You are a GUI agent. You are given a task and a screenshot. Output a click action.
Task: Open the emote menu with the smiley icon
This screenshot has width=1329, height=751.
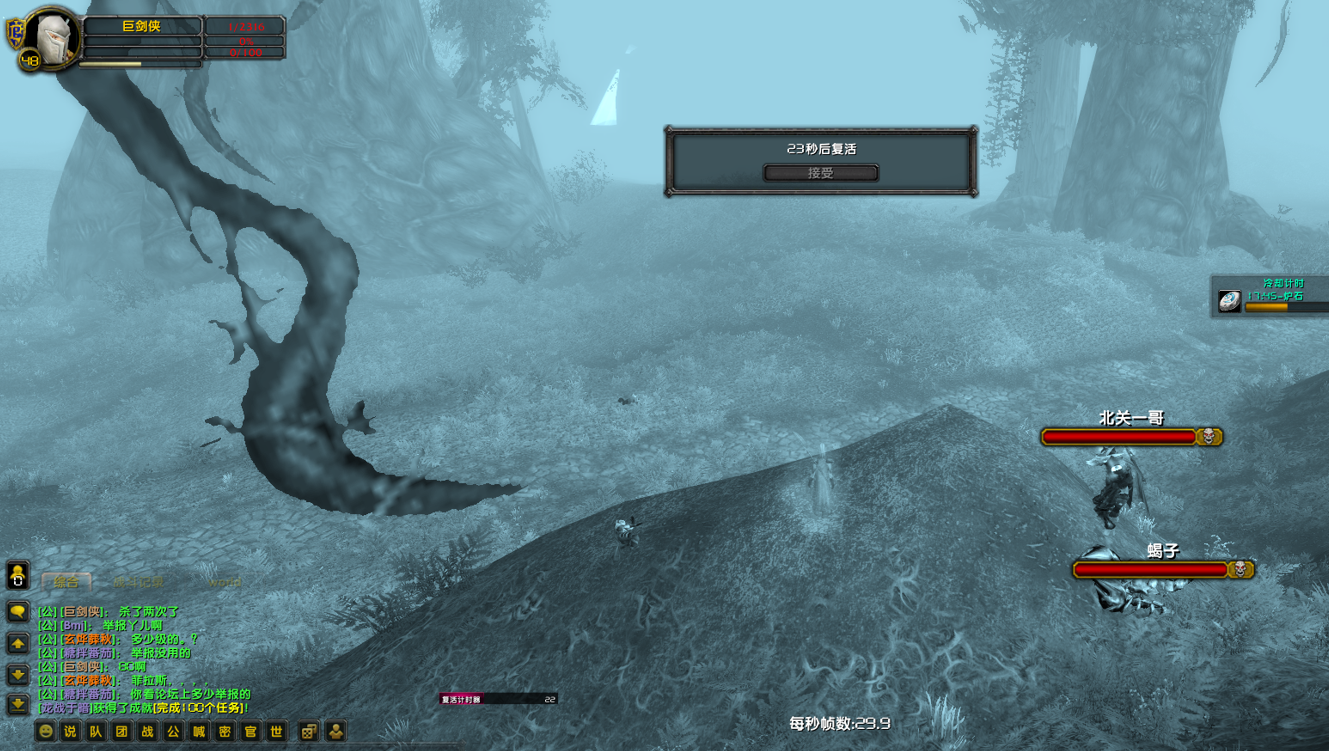[44, 731]
